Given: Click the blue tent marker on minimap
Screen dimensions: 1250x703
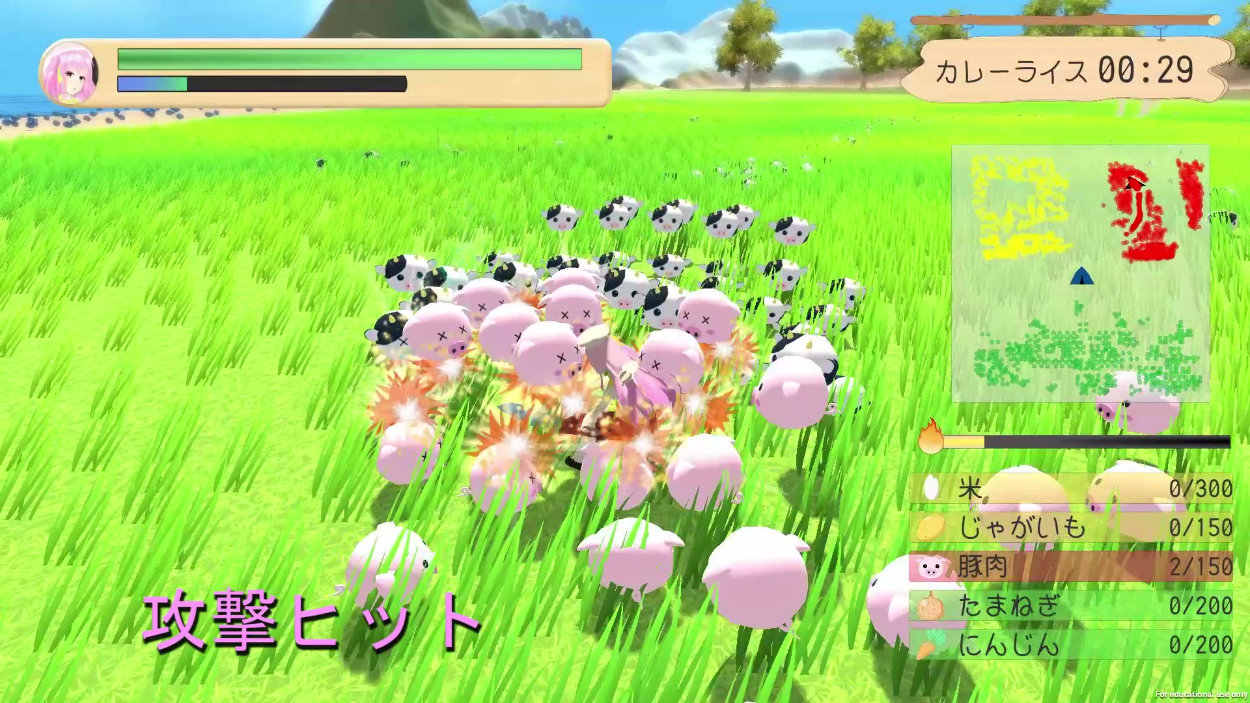Looking at the screenshot, I should pos(1081,276).
